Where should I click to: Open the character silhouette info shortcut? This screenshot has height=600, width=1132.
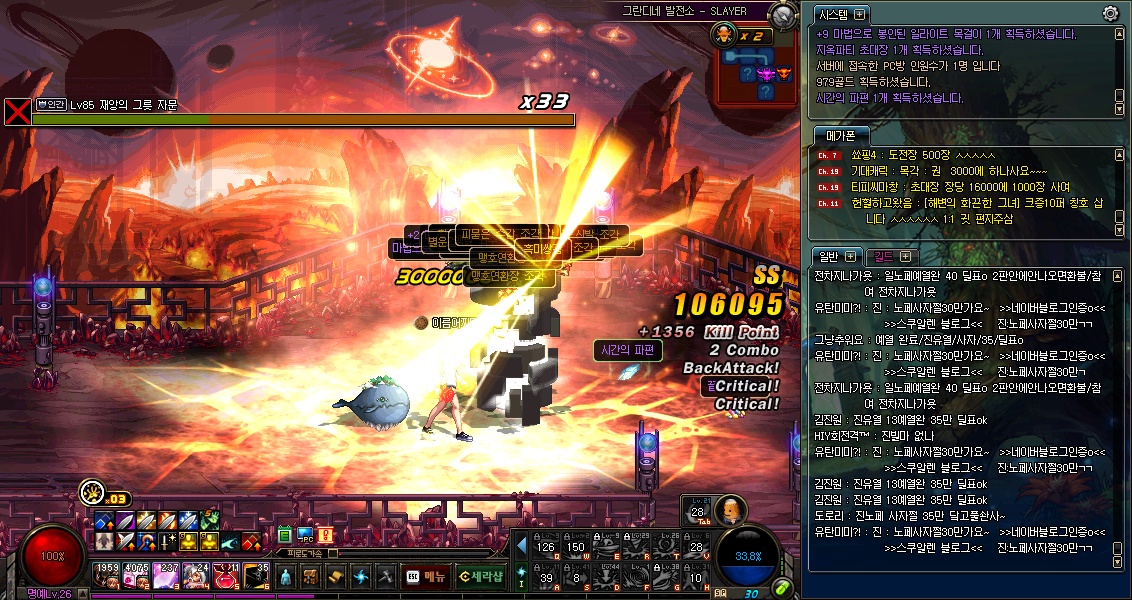286,577
